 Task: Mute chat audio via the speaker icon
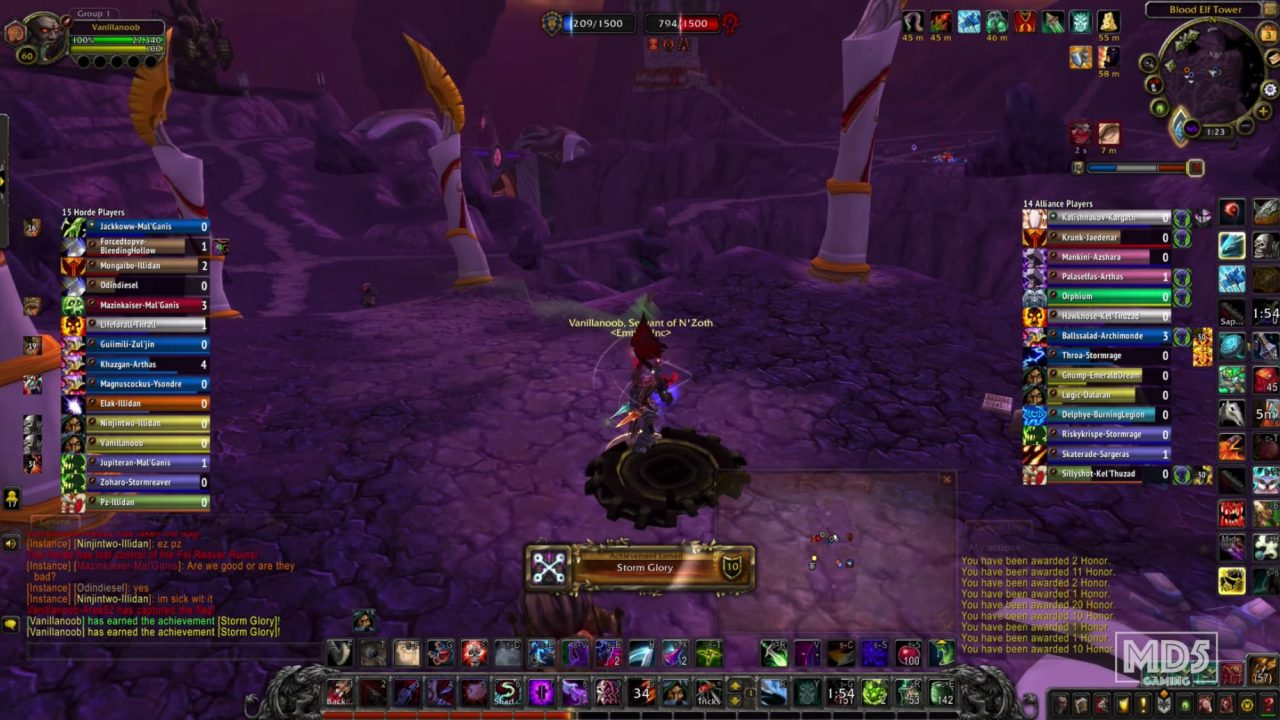coord(9,543)
